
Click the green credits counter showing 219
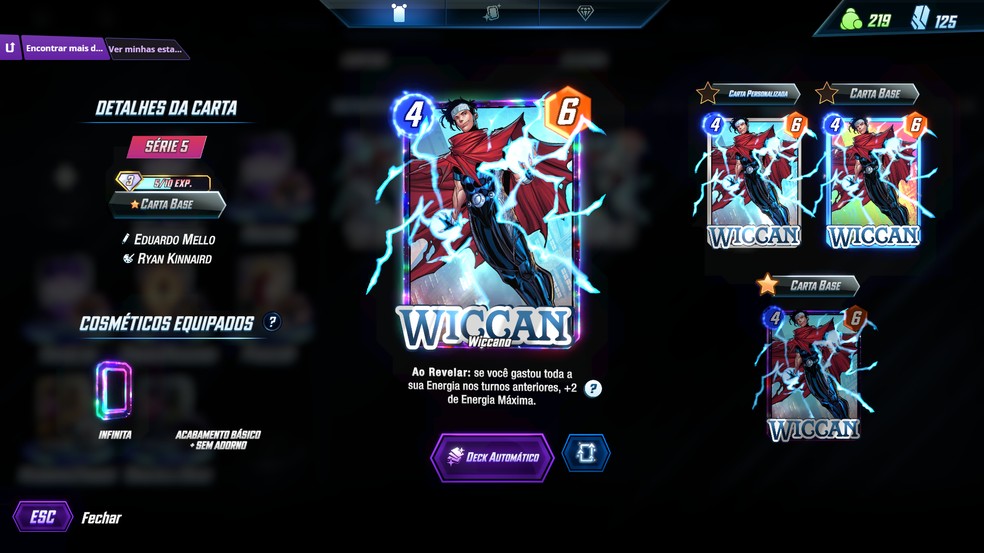click(x=867, y=20)
